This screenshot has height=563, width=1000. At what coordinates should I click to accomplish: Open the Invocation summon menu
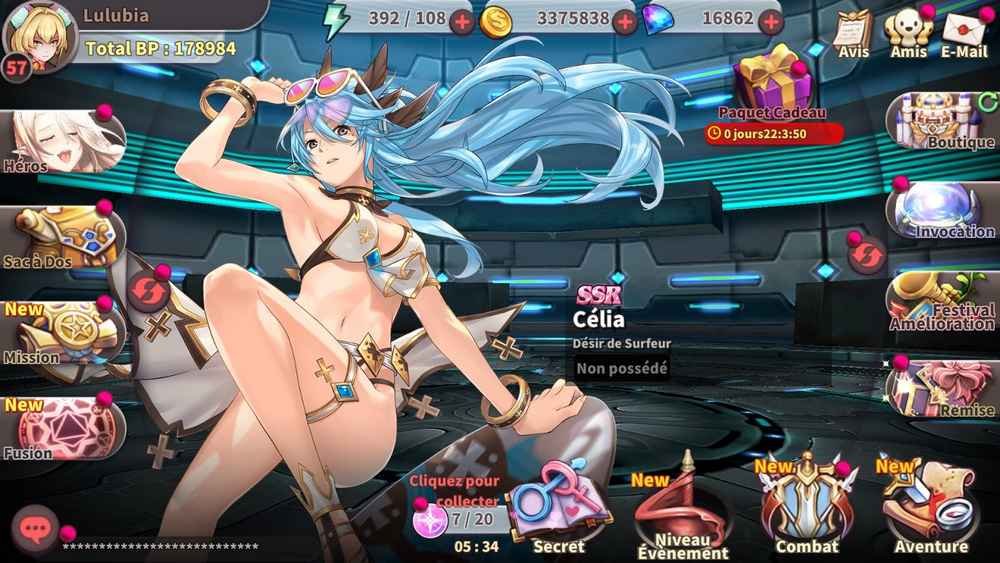coord(942,212)
